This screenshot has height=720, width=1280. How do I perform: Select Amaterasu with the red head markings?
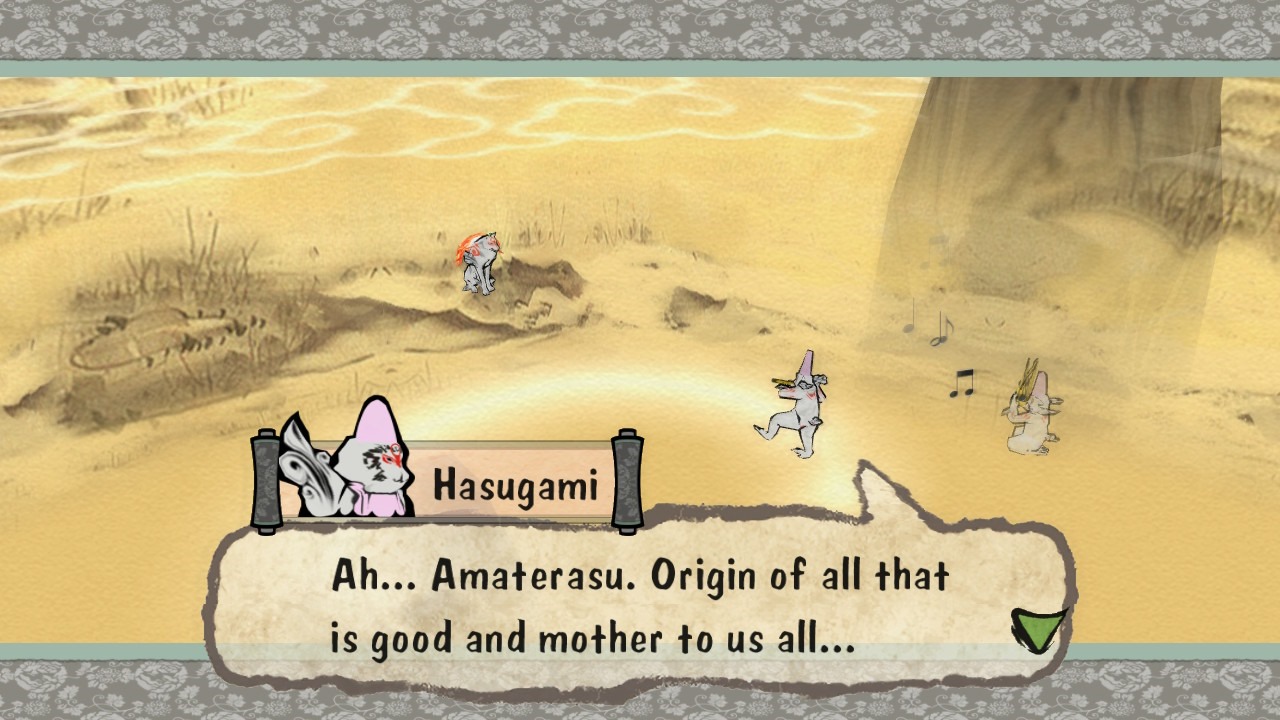point(480,260)
